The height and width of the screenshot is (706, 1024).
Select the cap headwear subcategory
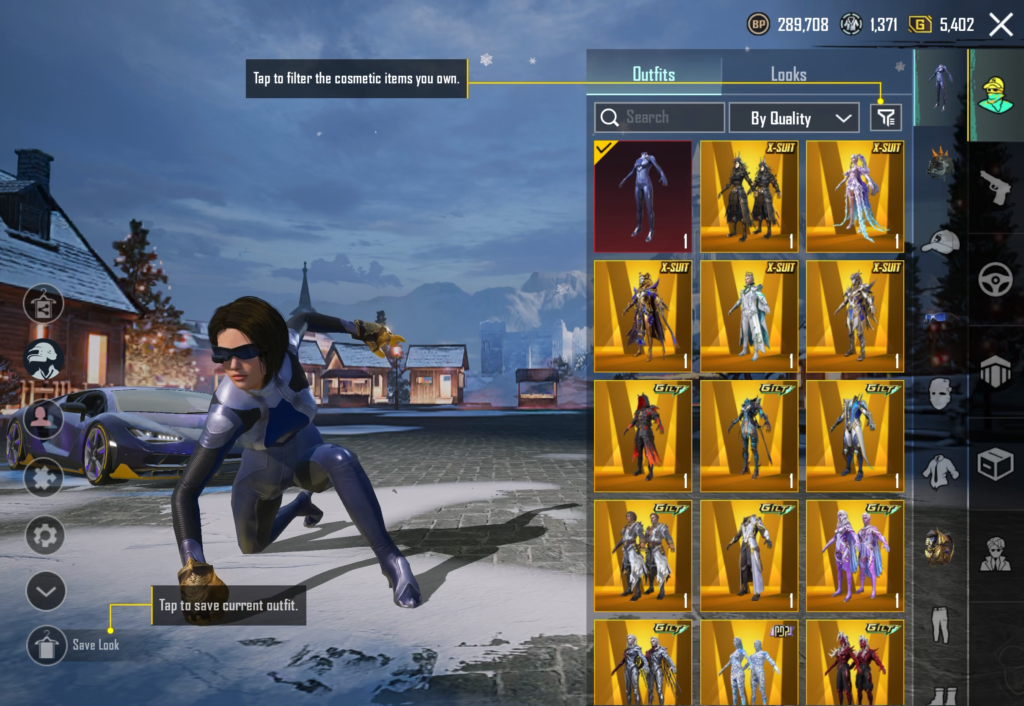pos(940,241)
